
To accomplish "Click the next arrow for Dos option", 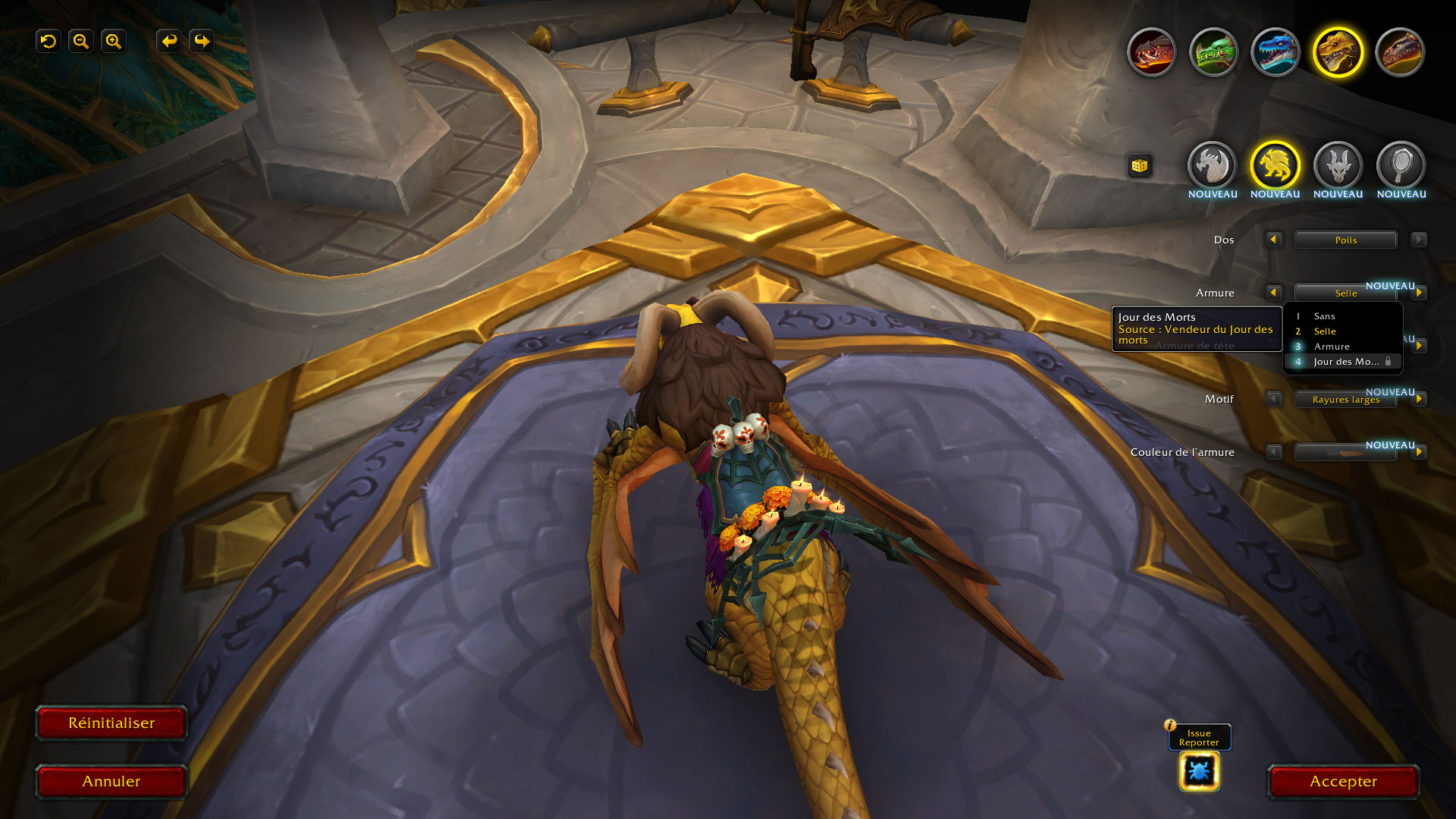I will (1418, 240).
